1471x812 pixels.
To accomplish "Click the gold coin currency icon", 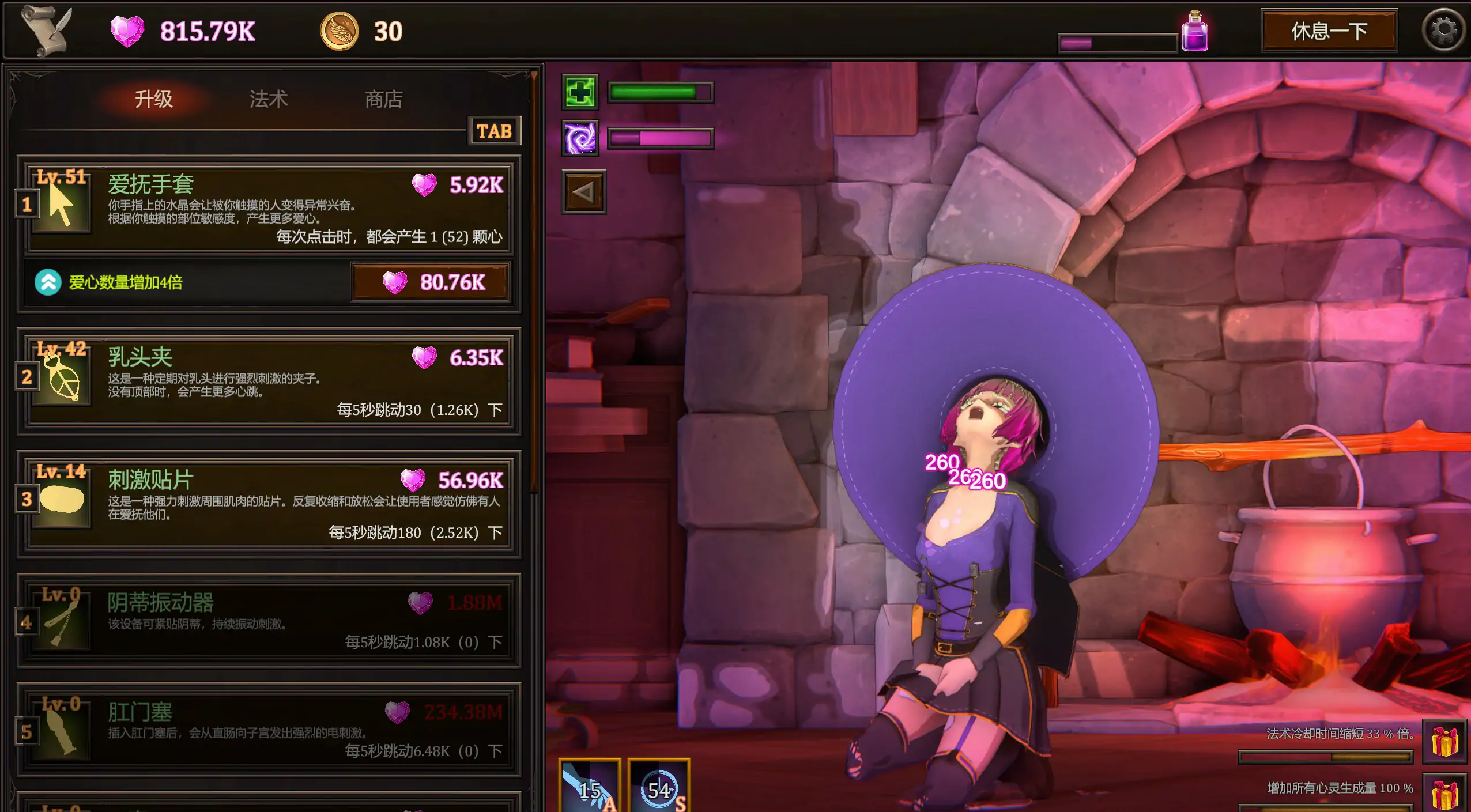I will pos(340,30).
